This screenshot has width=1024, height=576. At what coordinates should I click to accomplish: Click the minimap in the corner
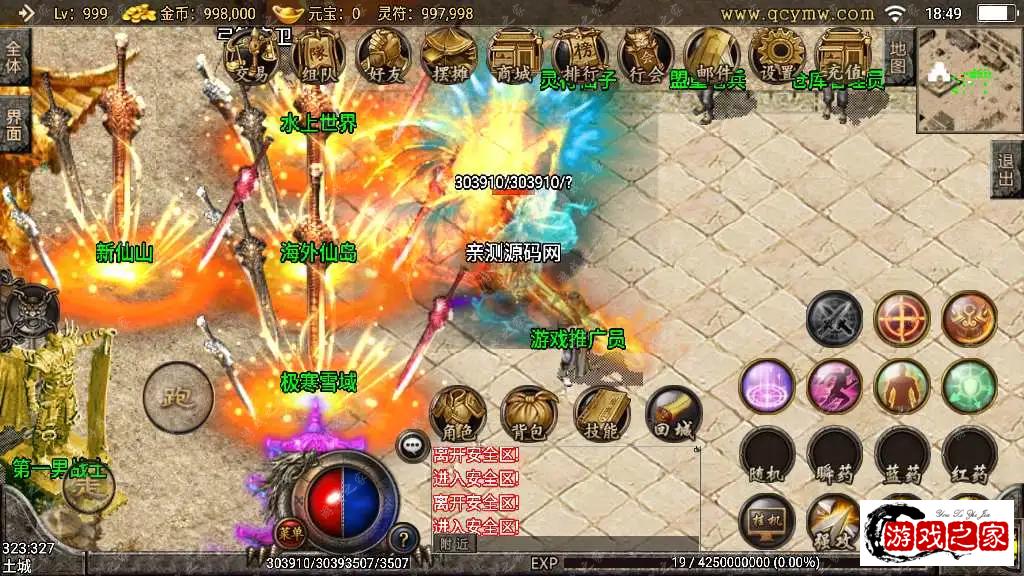click(x=966, y=81)
